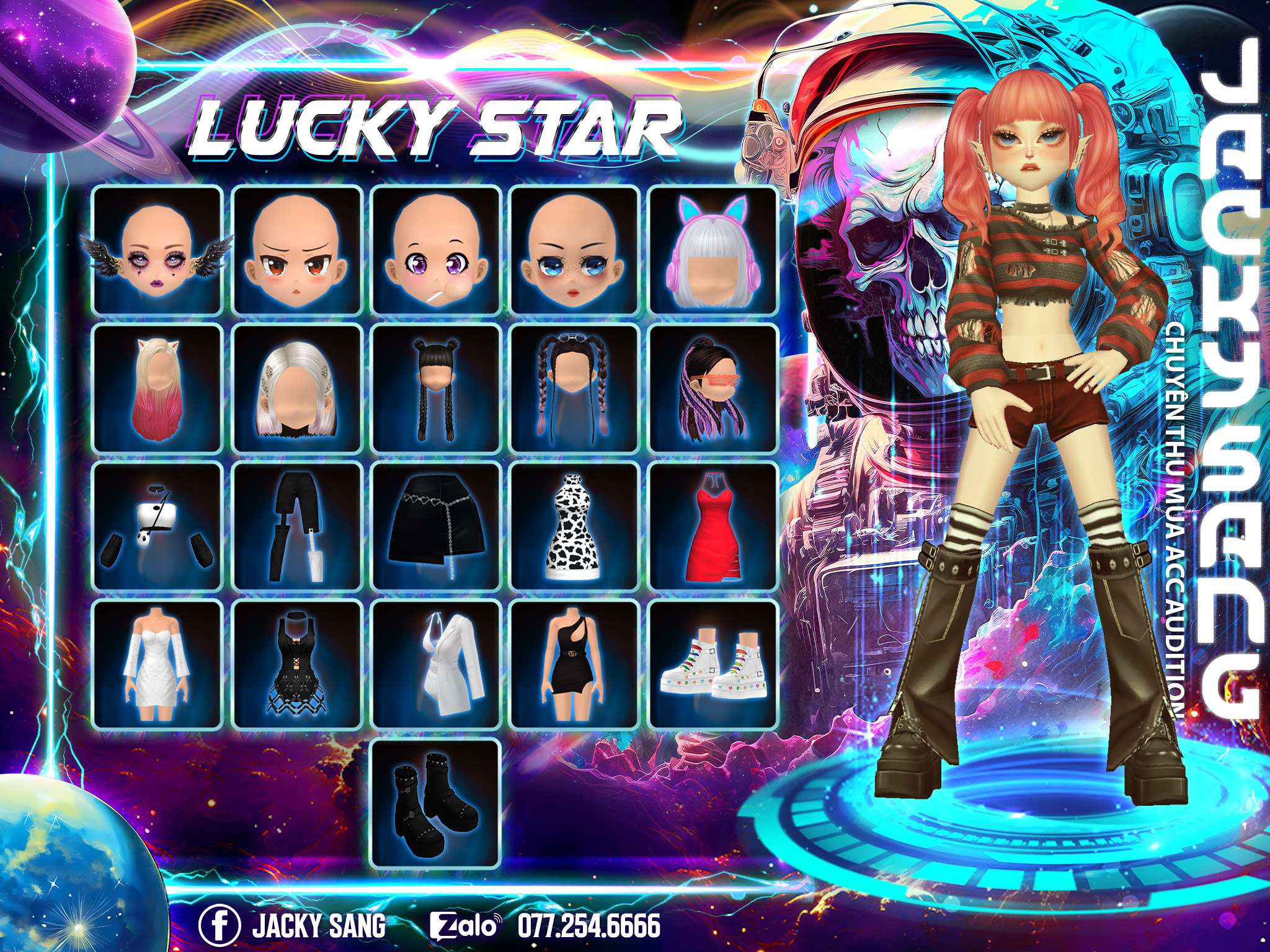This screenshot has width=1270, height=952.
Task: Select the cow print dress
Action: point(575,526)
